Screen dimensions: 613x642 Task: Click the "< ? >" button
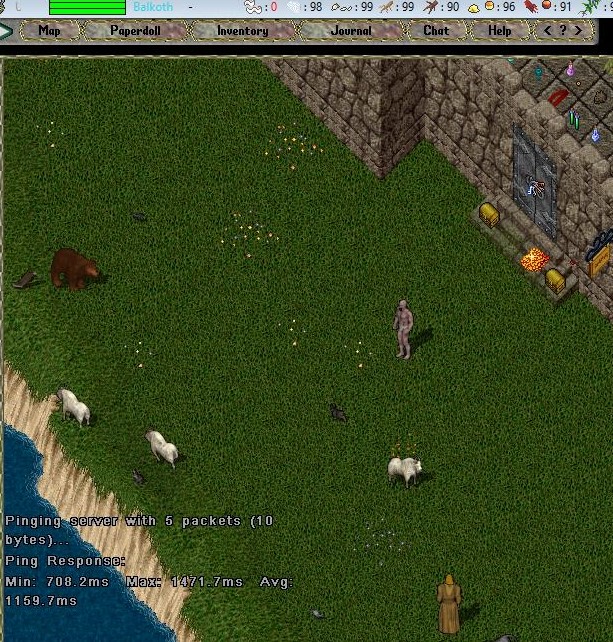click(x=562, y=31)
